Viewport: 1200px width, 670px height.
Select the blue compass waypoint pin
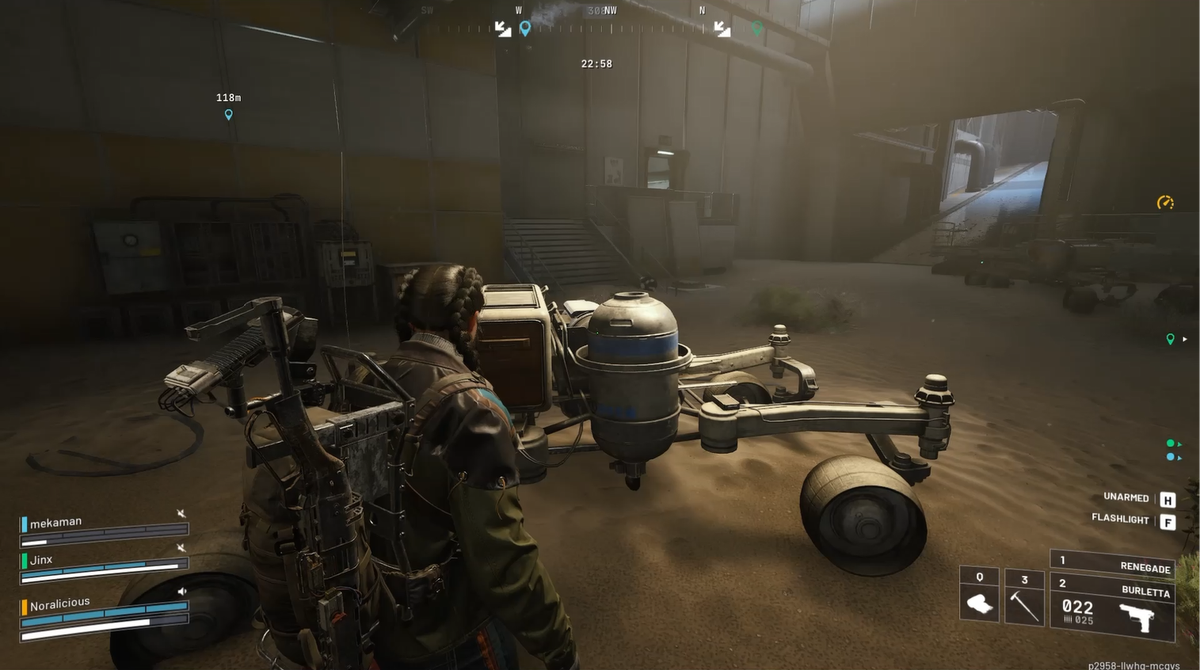(x=525, y=28)
